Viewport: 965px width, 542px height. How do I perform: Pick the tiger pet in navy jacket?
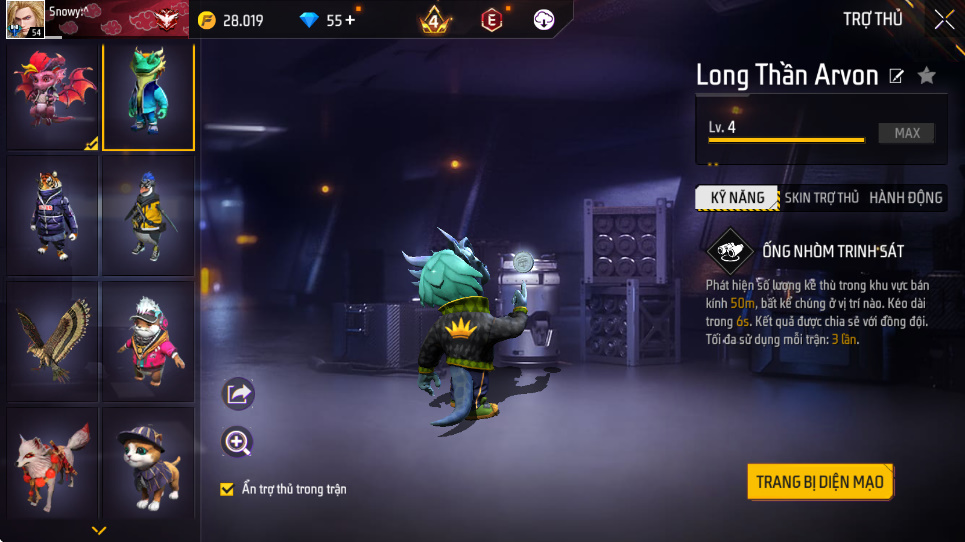coord(53,216)
